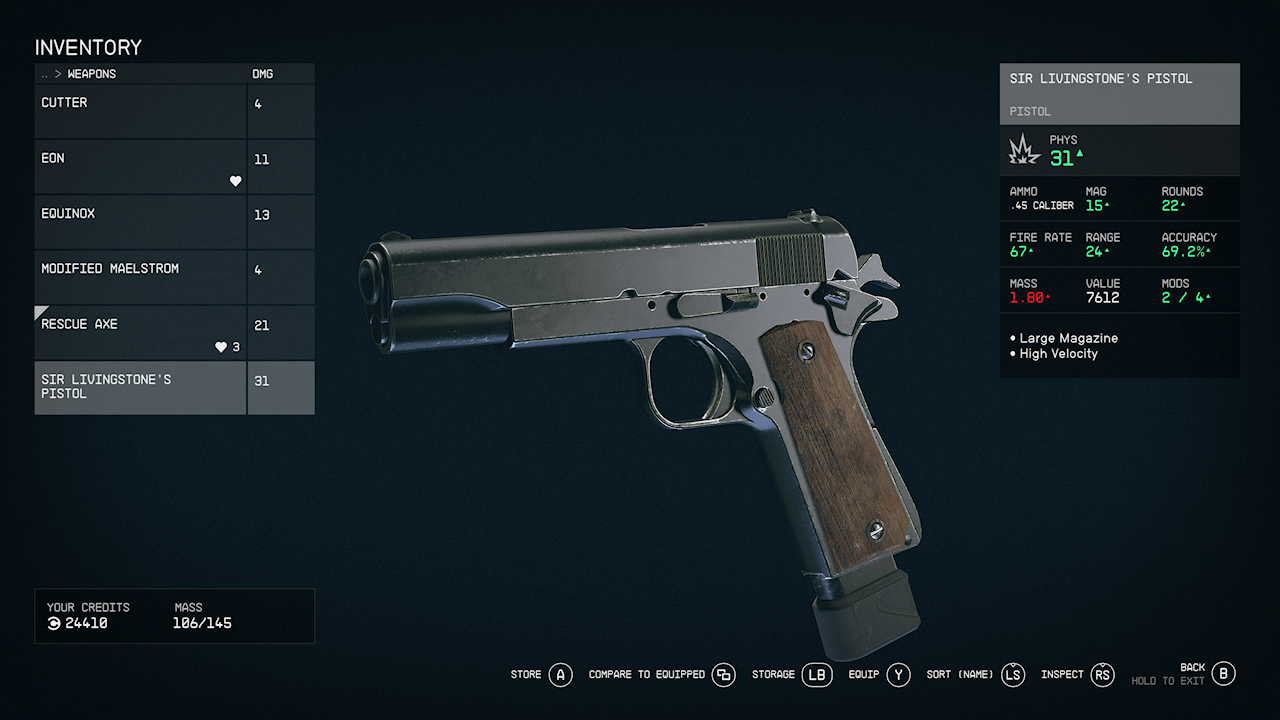Select the Cutter weapon row
This screenshot has width=1280, height=720.
(140, 111)
